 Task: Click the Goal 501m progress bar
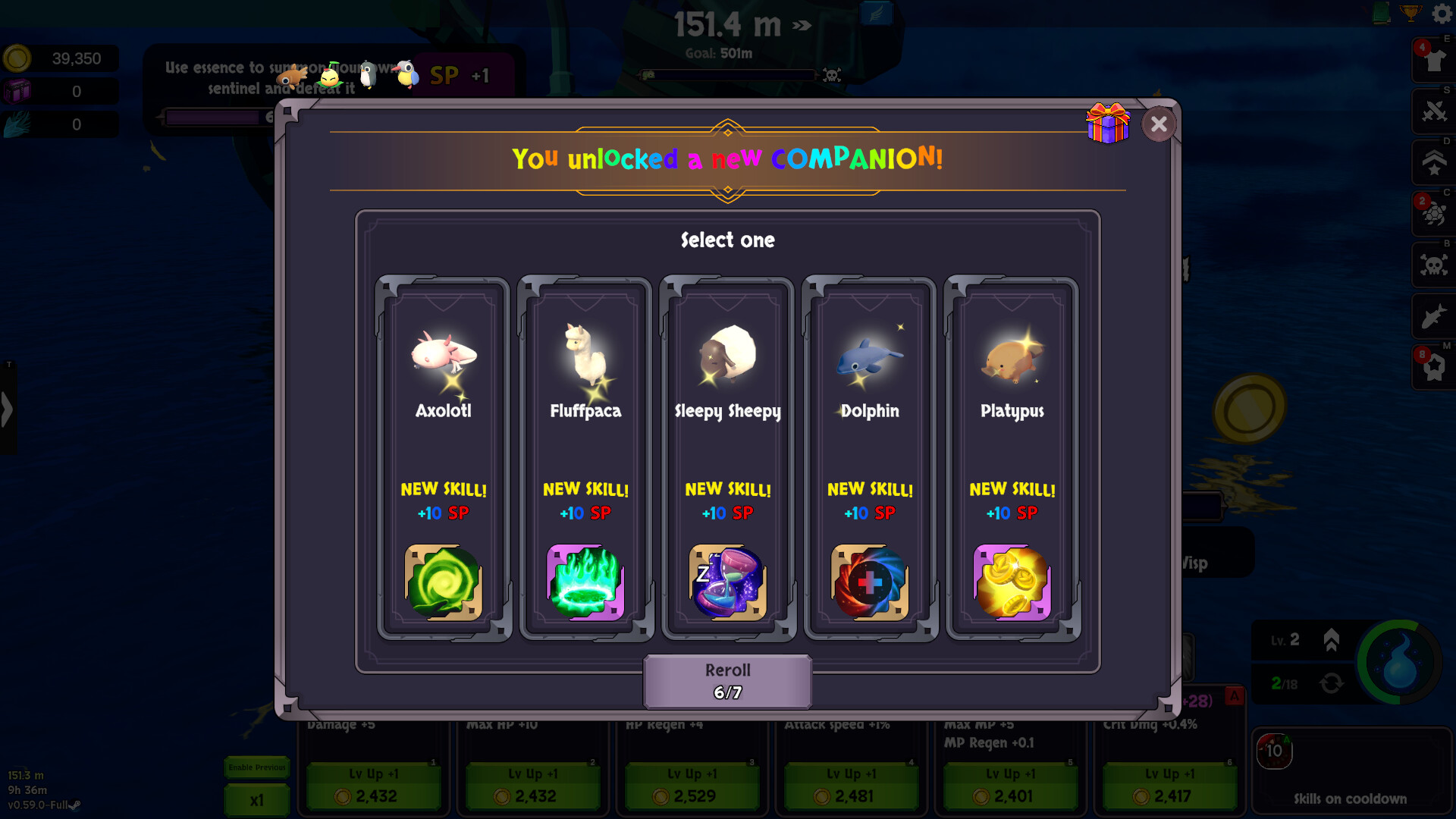pos(730,75)
